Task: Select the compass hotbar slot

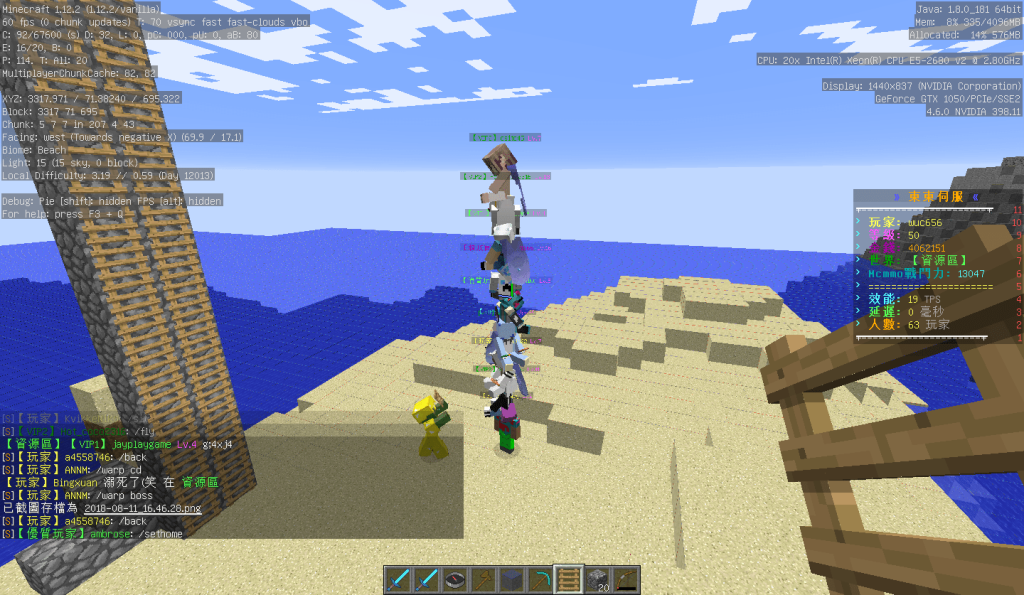Action: pyautogui.click(x=456, y=579)
